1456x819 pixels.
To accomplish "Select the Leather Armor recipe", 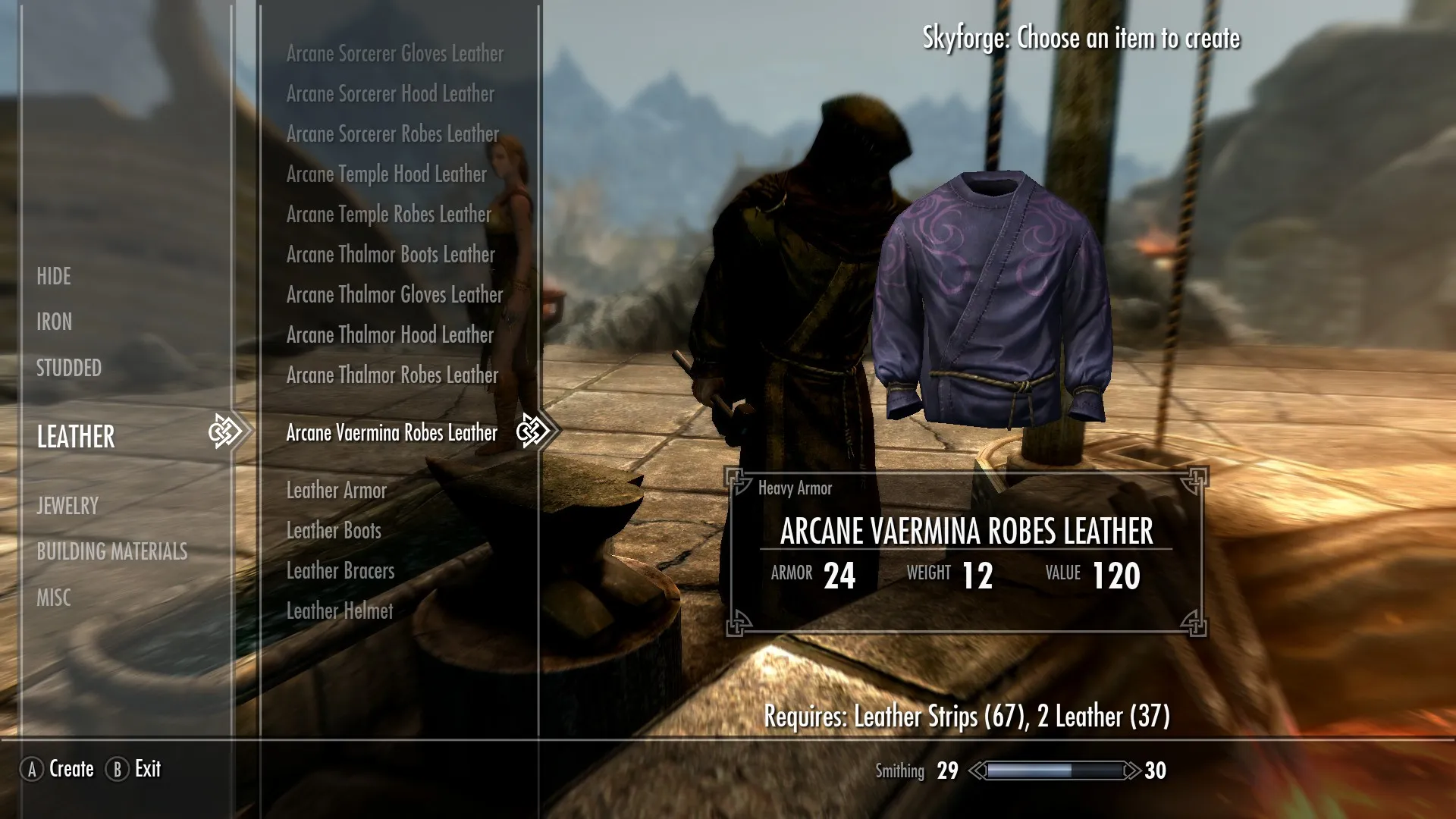I will pos(336,491).
